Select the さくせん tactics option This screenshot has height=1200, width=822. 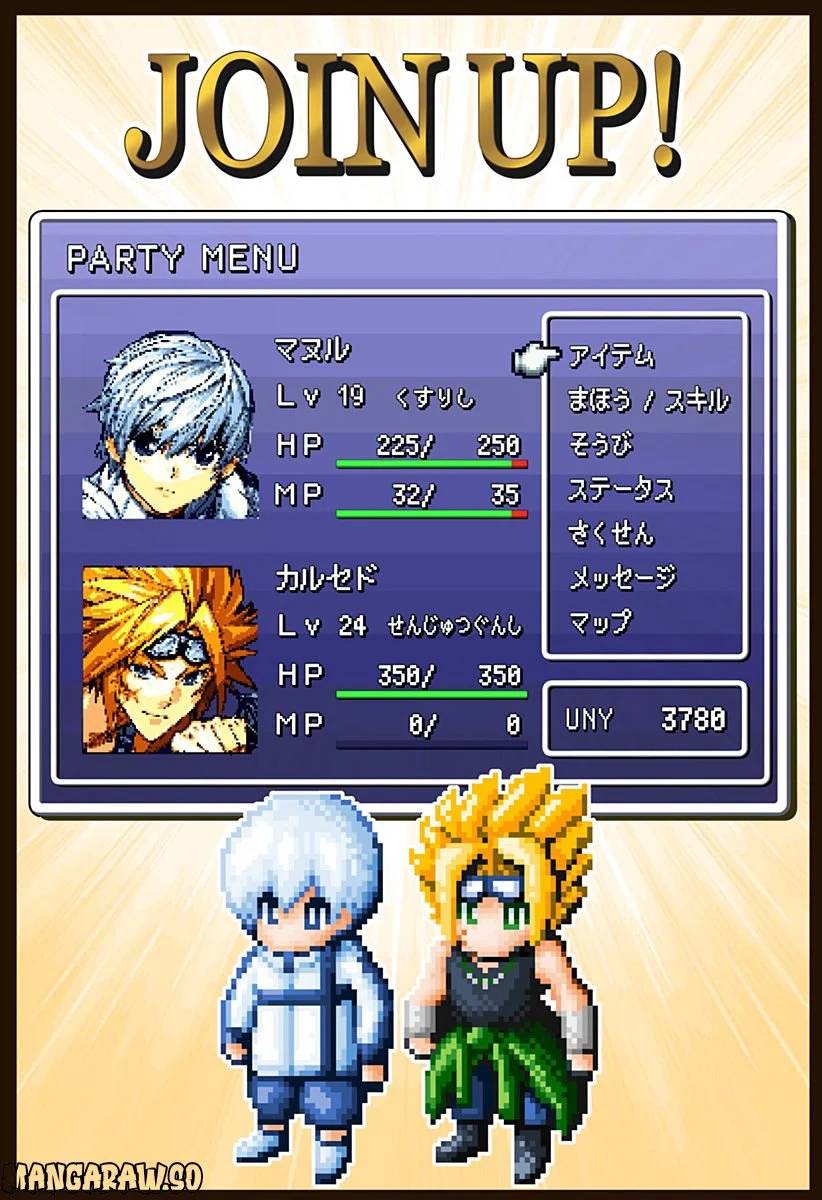pos(610,534)
